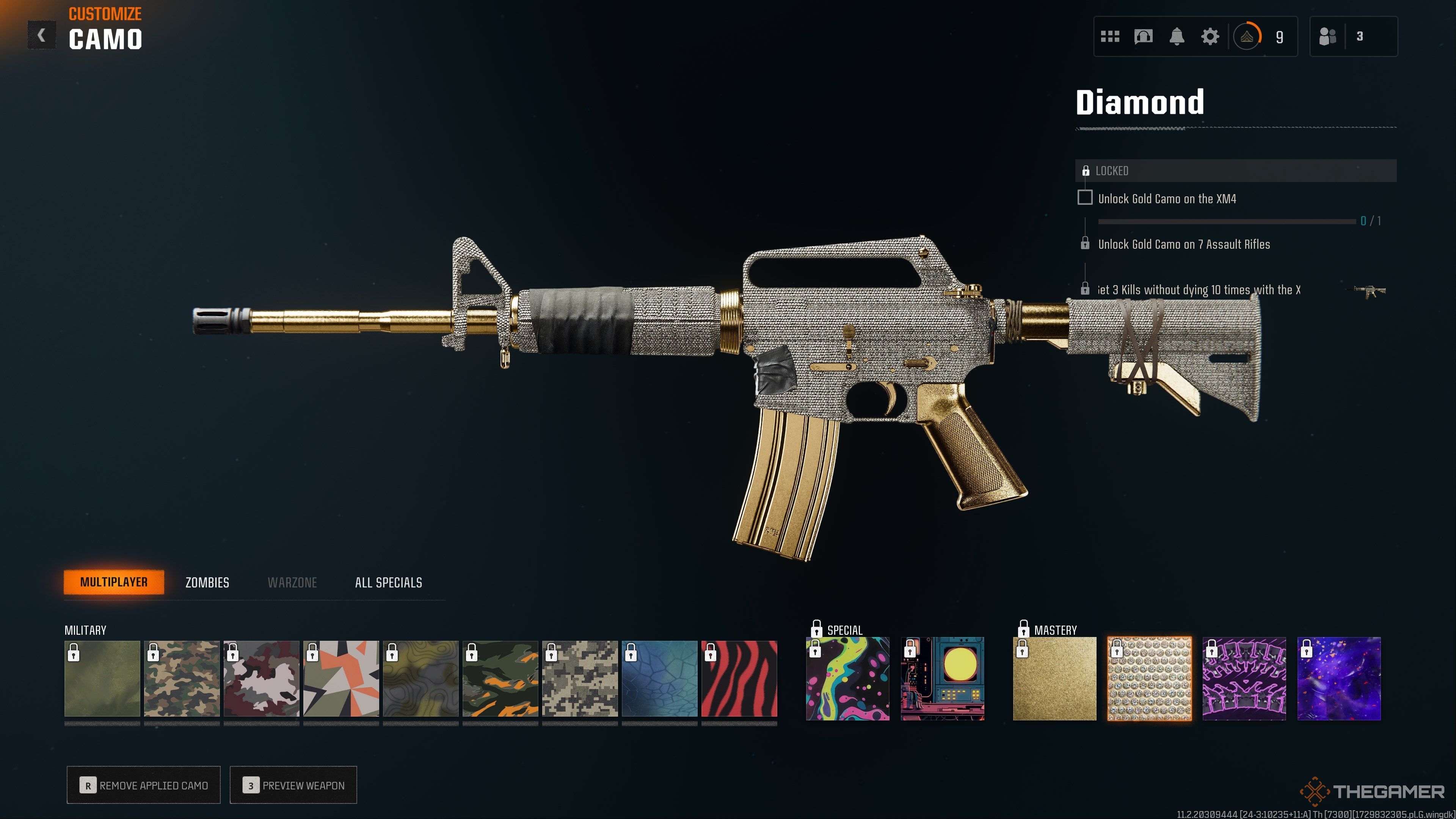Click Preview Weapon
Viewport: 1456px width, 819px height.
(294, 785)
